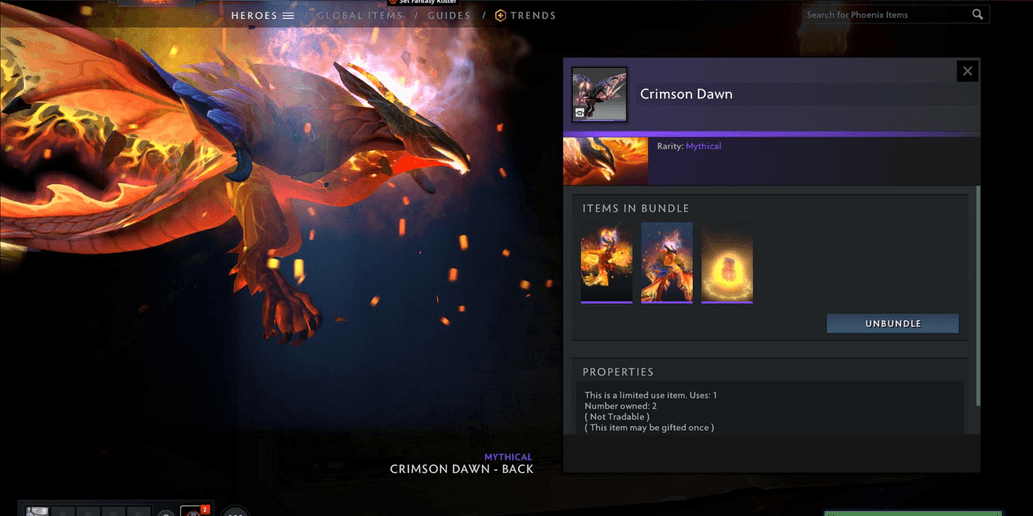Select the glowing egg bundle item
The height and width of the screenshot is (516, 1033).
(x=727, y=263)
